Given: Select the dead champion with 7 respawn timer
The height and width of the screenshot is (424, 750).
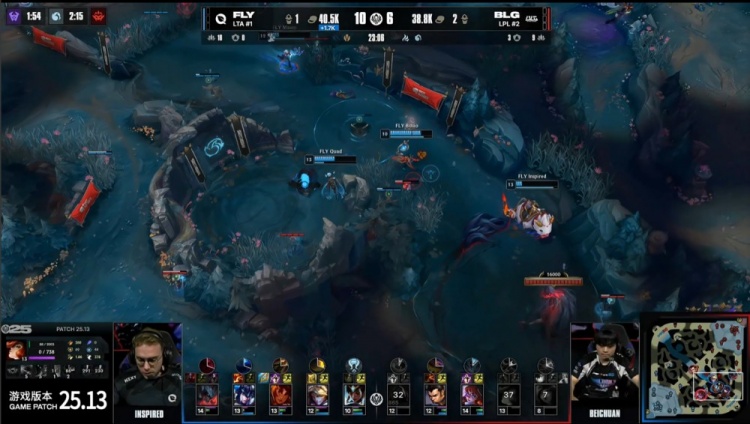Looking at the screenshot, I should click(545, 395).
